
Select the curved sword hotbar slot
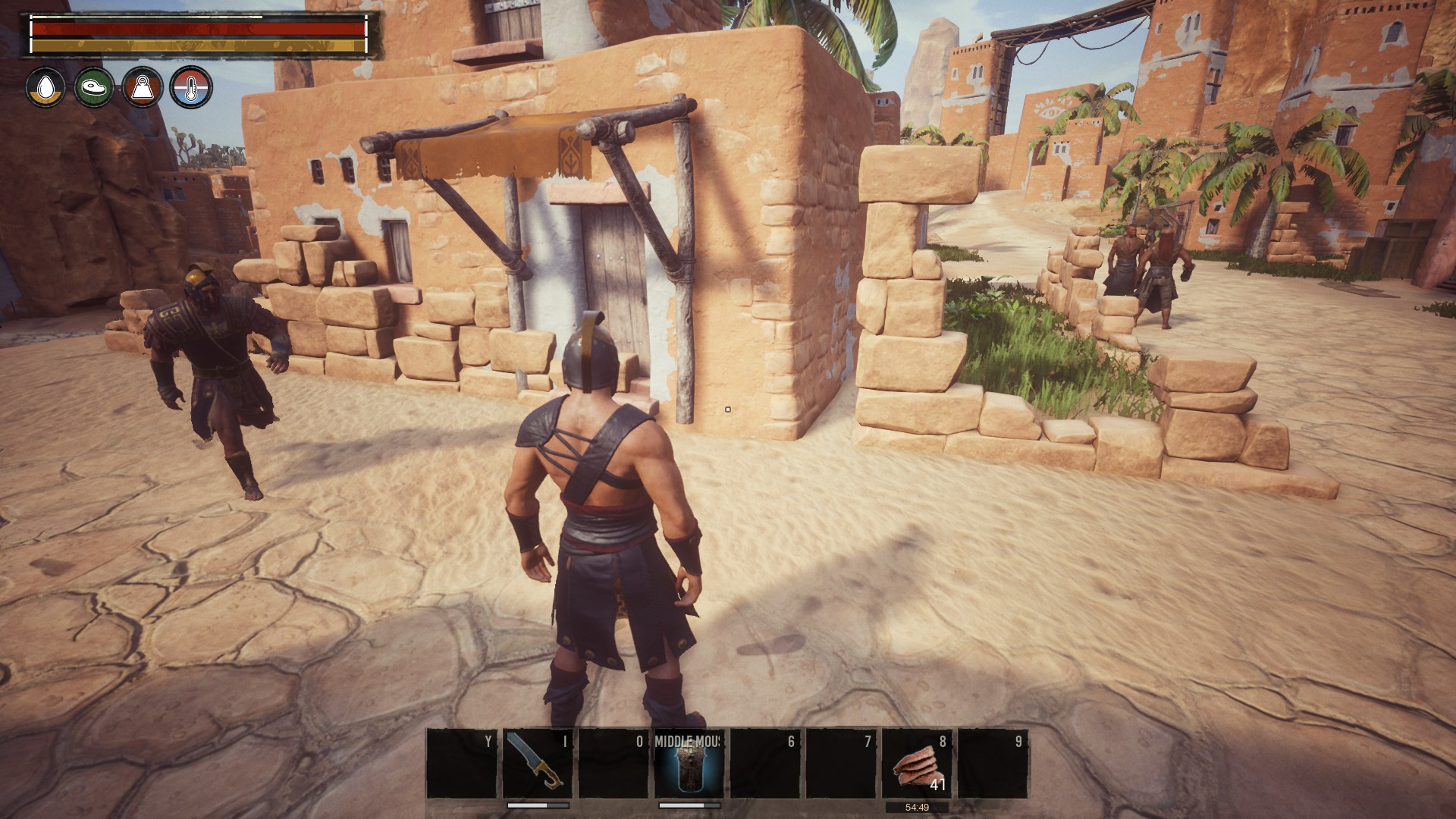pos(538,764)
